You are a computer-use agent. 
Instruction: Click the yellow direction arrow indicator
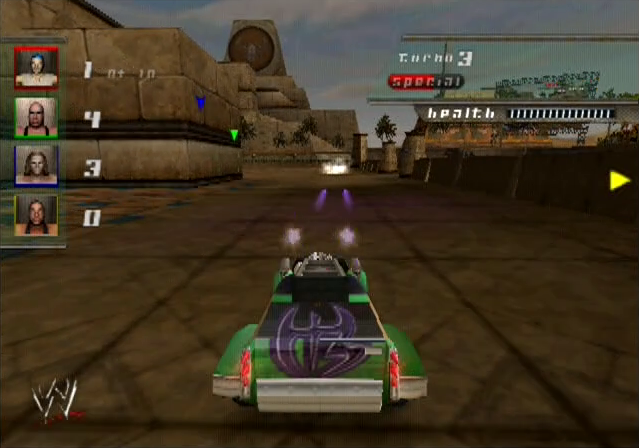pyautogui.click(x=620, y=180)
